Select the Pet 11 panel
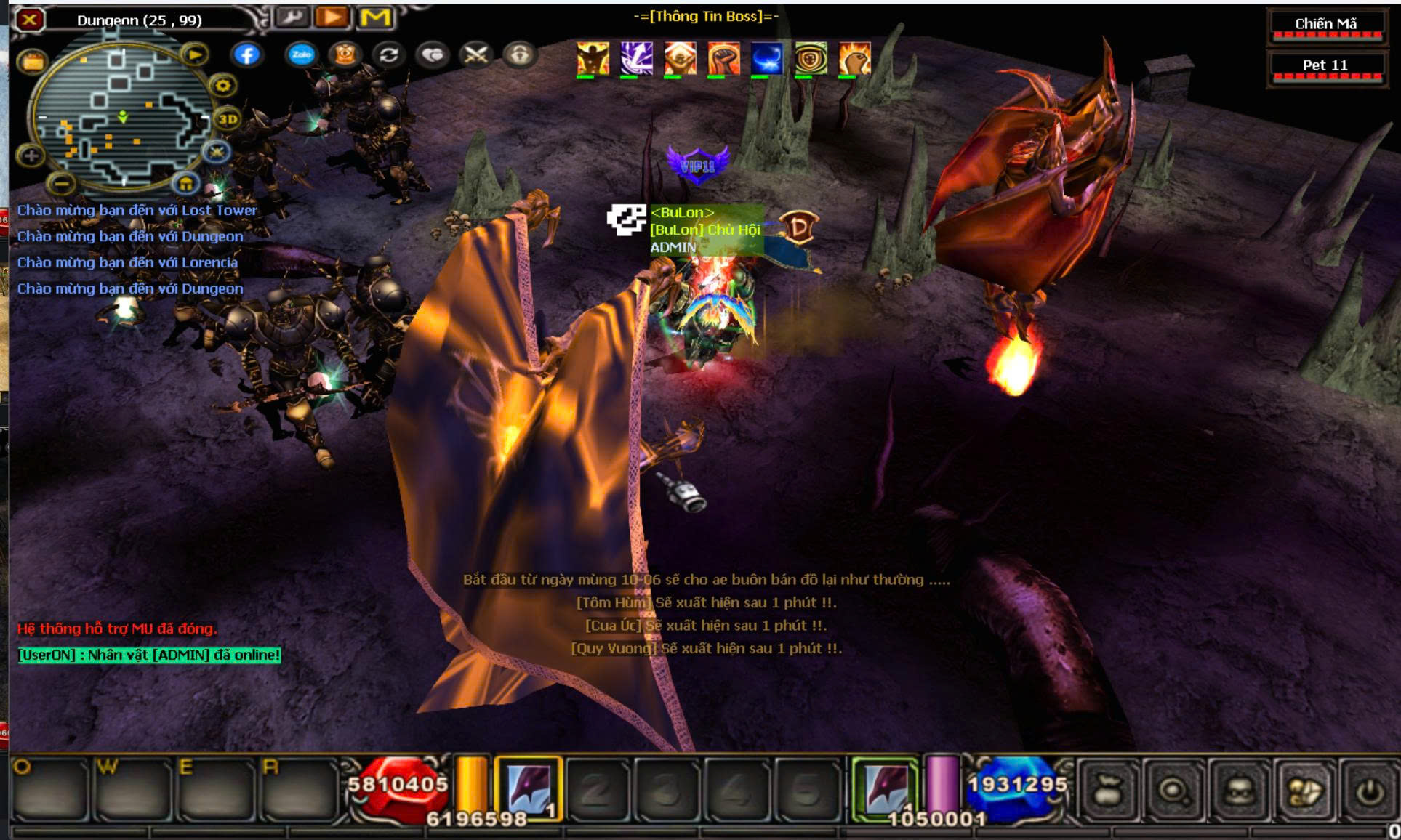This screenshot has width=1401, height=840. pos(1325,66)
